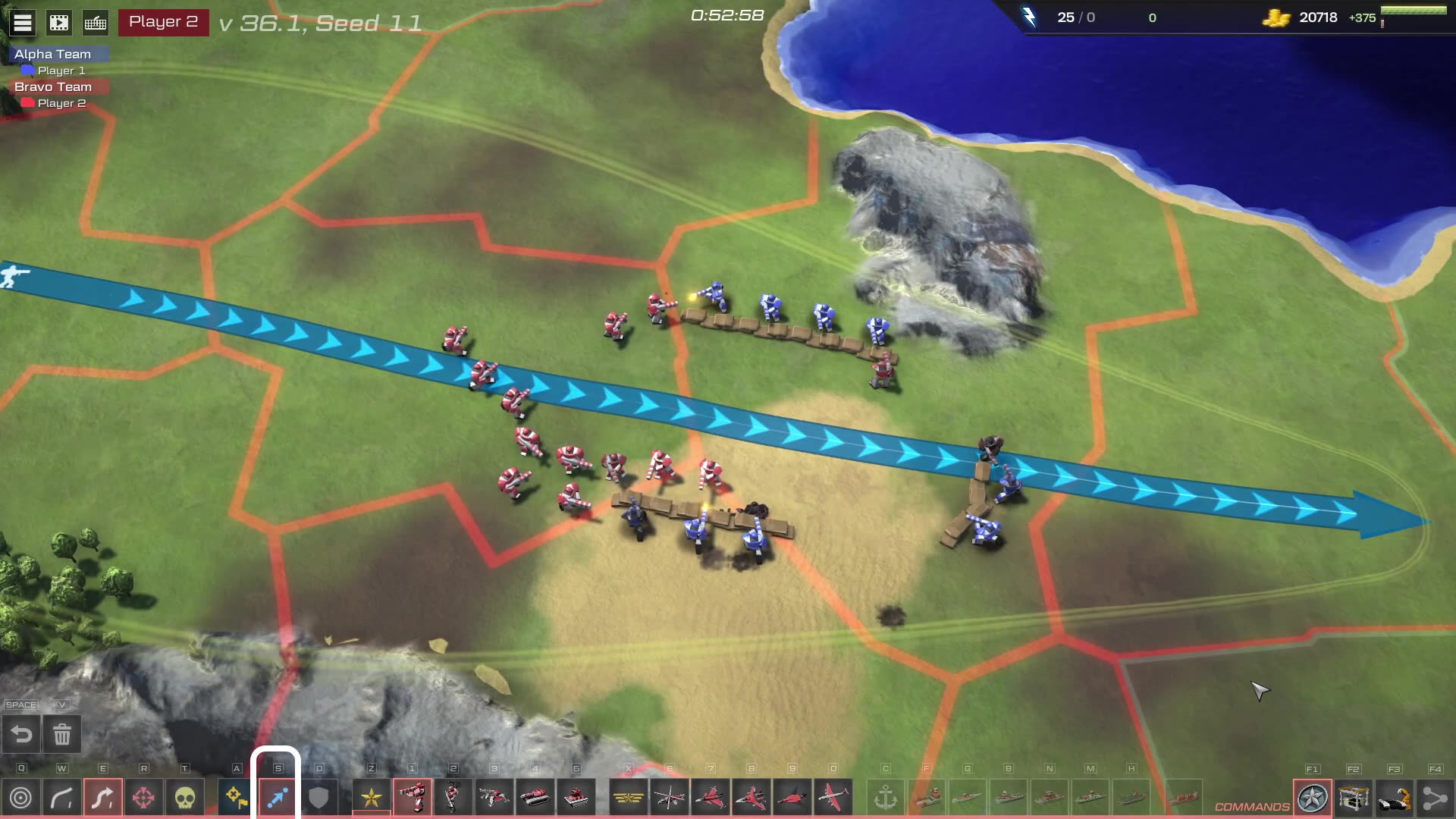Open the replay film-strip controls
The height and width of the screenshot is (819, 1456).
coord(59,23)
